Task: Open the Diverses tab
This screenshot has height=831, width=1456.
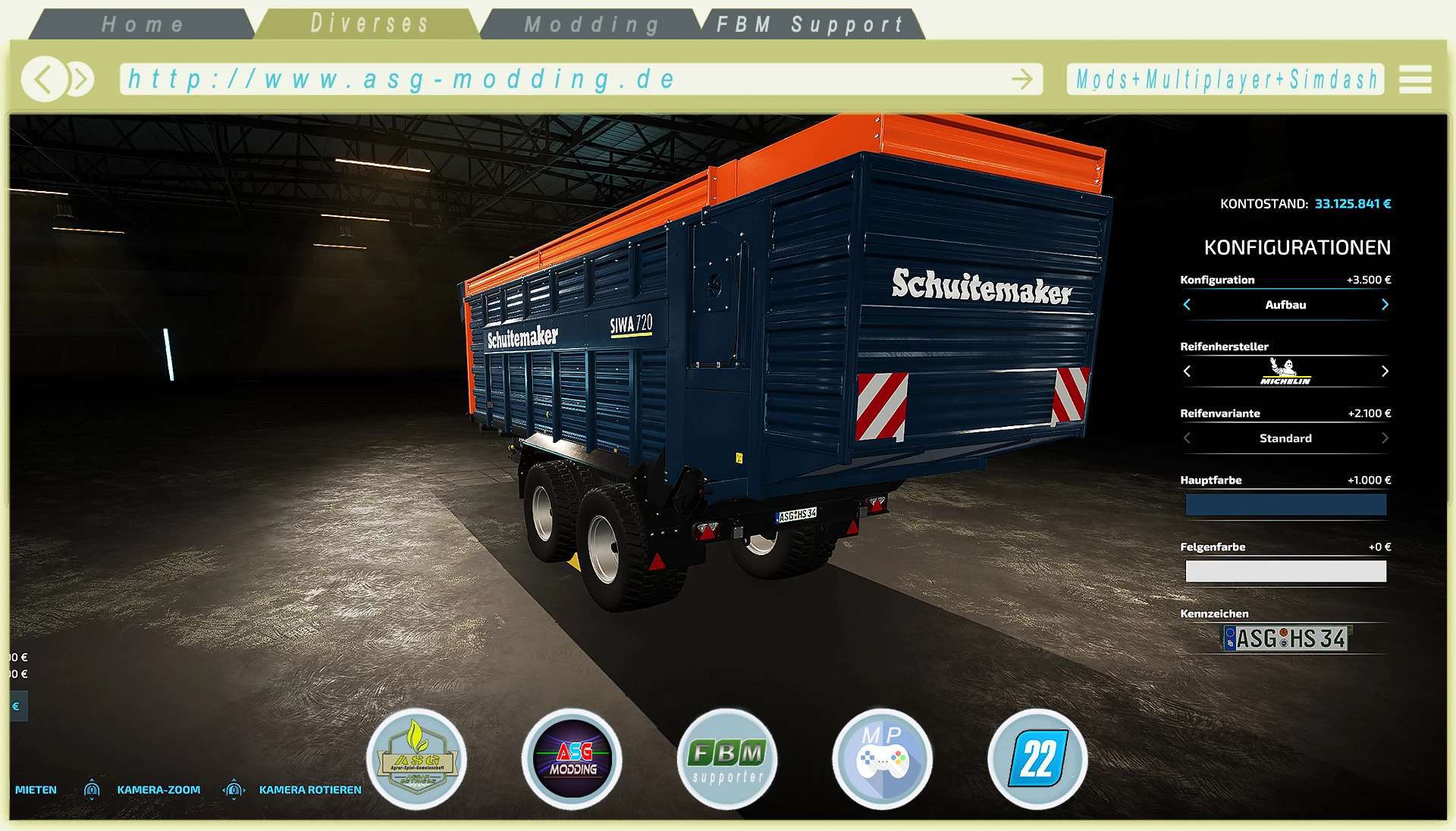Action: [x=369, y=24]
